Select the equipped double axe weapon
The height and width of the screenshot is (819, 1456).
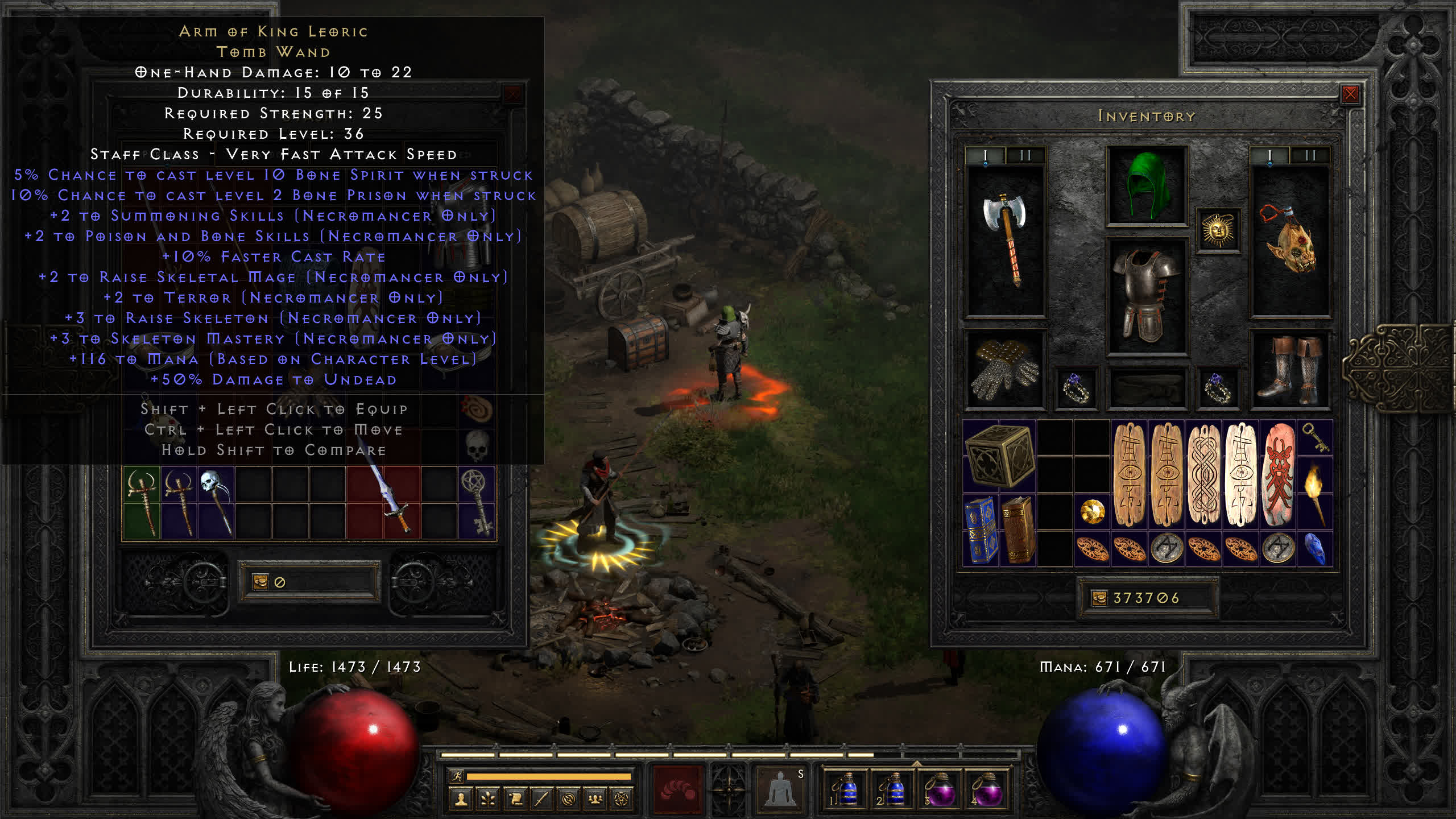(x=1005, y=239)
